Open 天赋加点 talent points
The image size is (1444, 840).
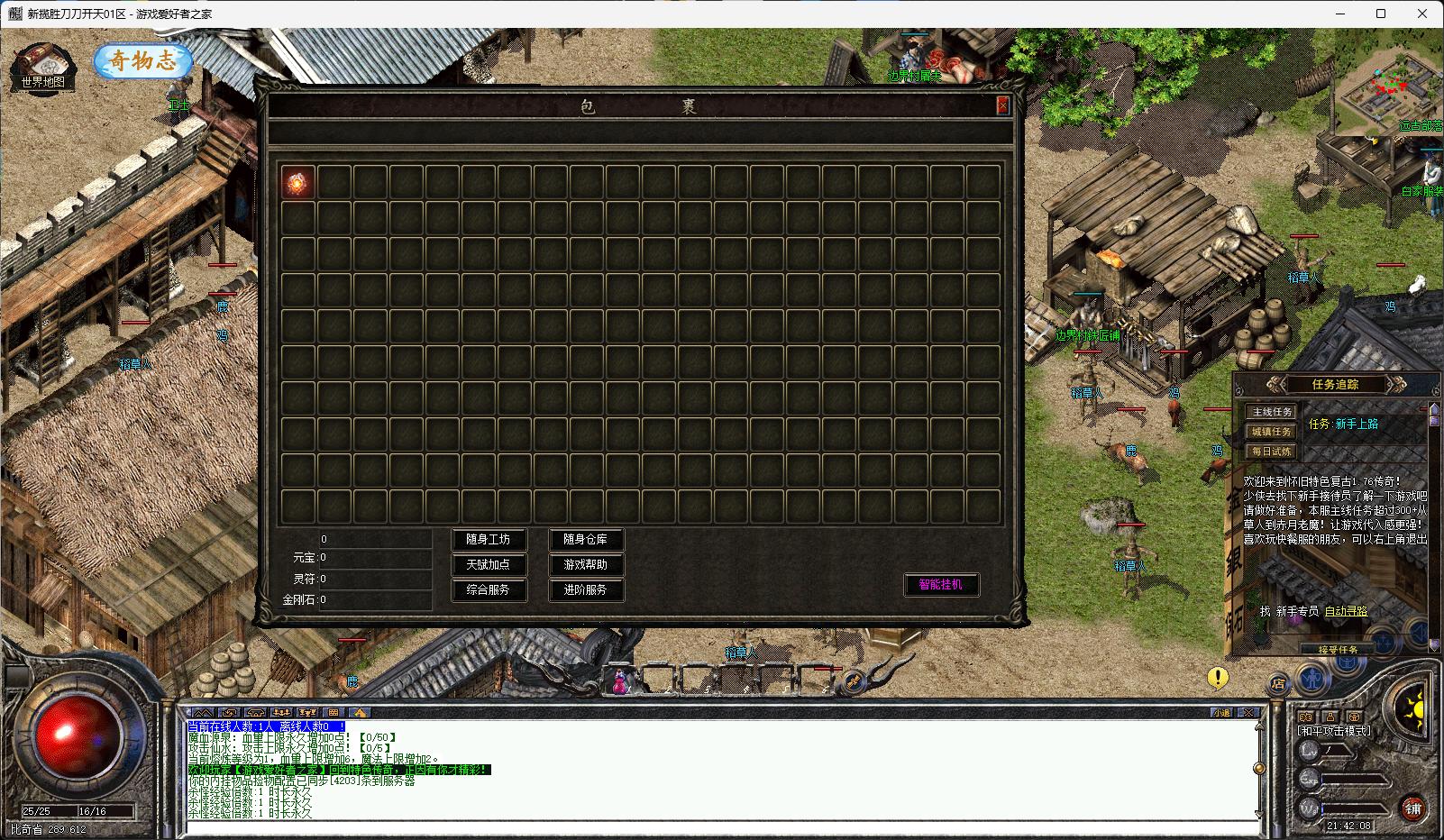coord(489,565)
